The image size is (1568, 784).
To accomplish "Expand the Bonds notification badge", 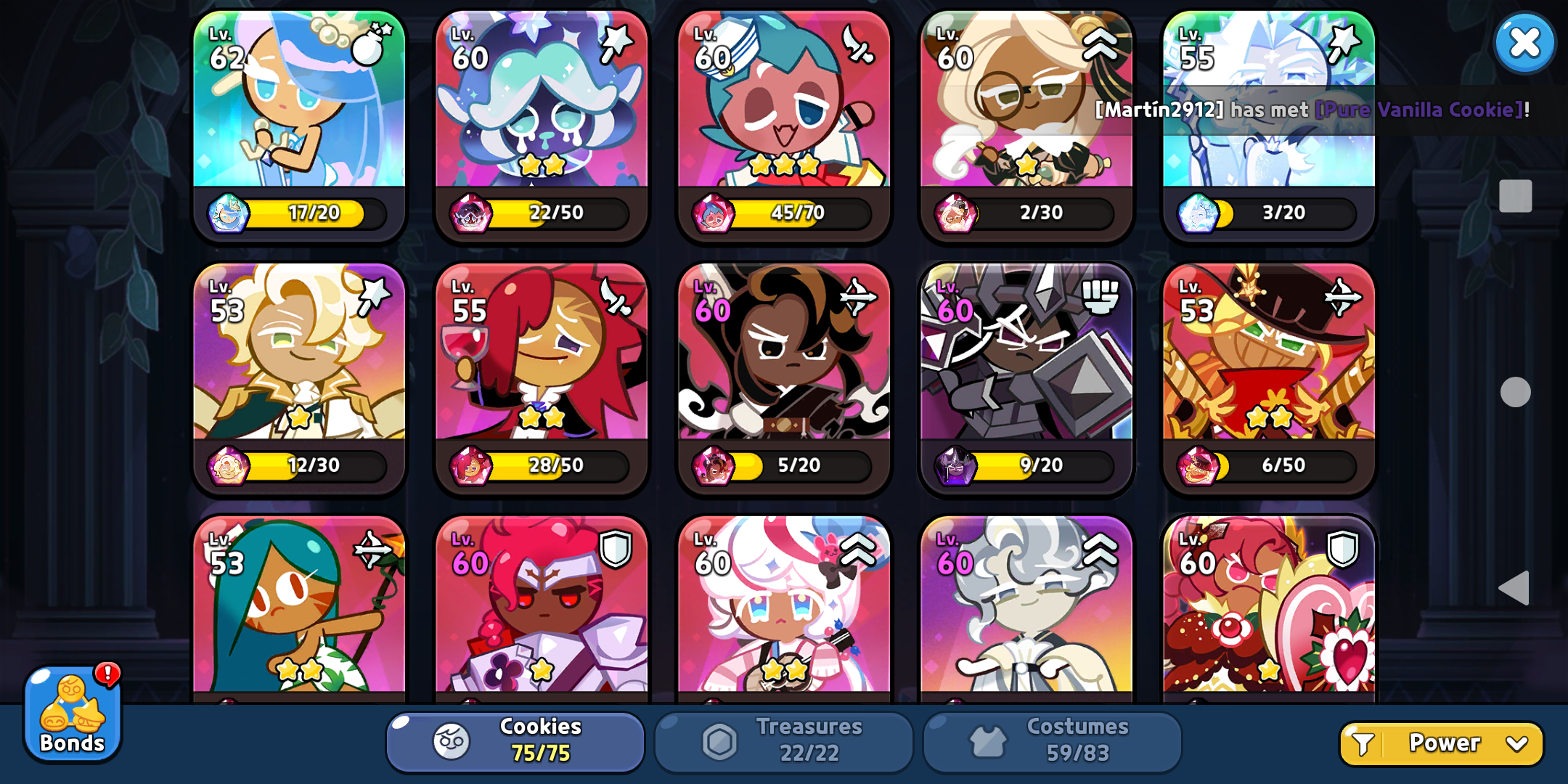I will coord(107,675).
